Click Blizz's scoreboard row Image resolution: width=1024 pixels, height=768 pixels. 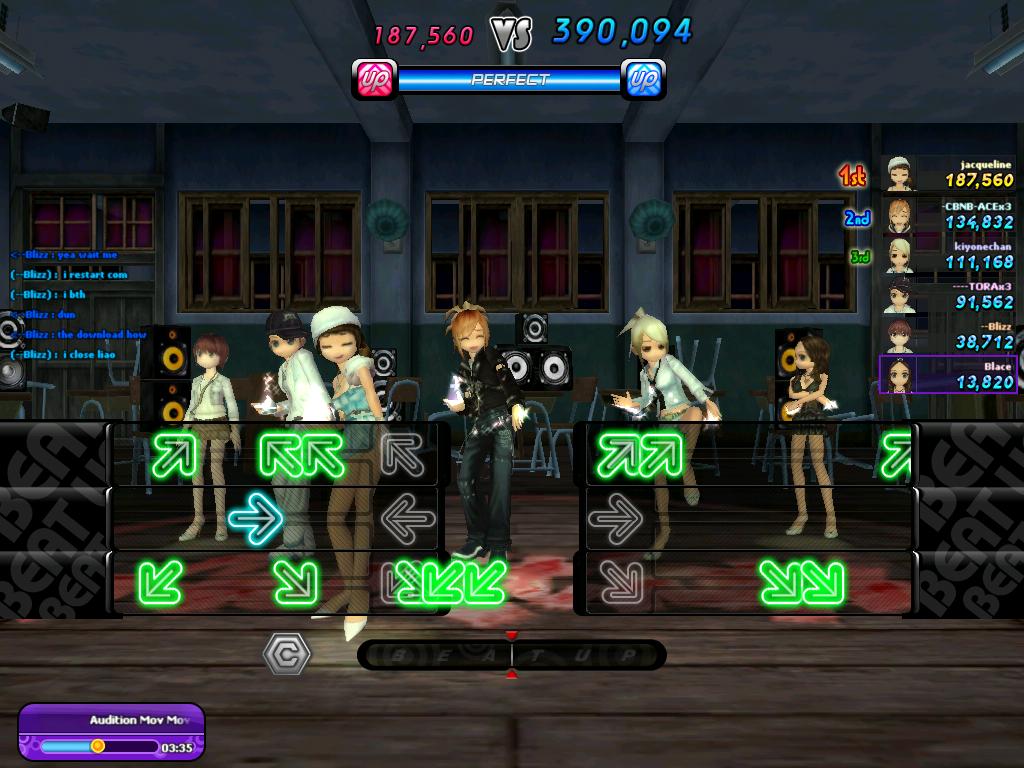point(948,335)
